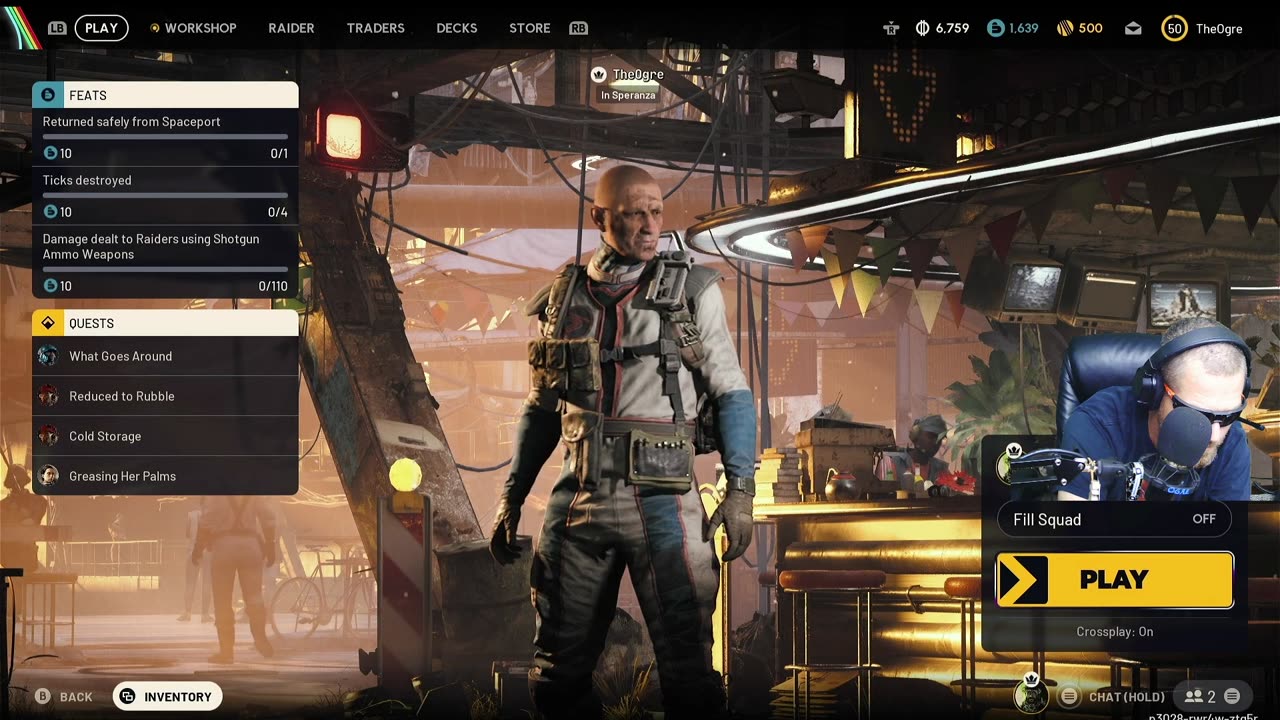Toggle the Fill Squad option

tap(1114, 519)
